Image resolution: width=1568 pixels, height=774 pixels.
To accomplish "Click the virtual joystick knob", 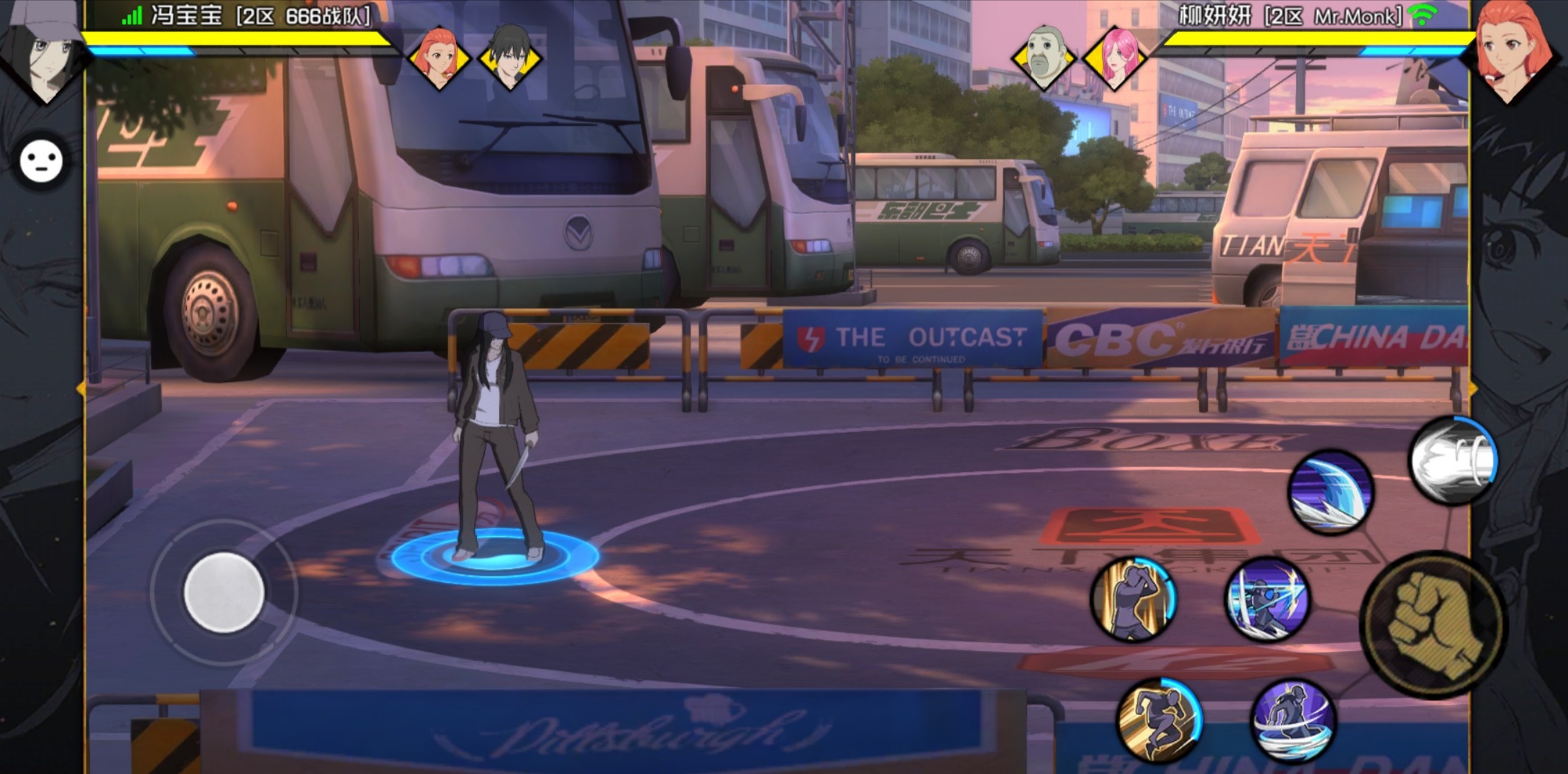I will pyautogui.click(x=224, y=592).
